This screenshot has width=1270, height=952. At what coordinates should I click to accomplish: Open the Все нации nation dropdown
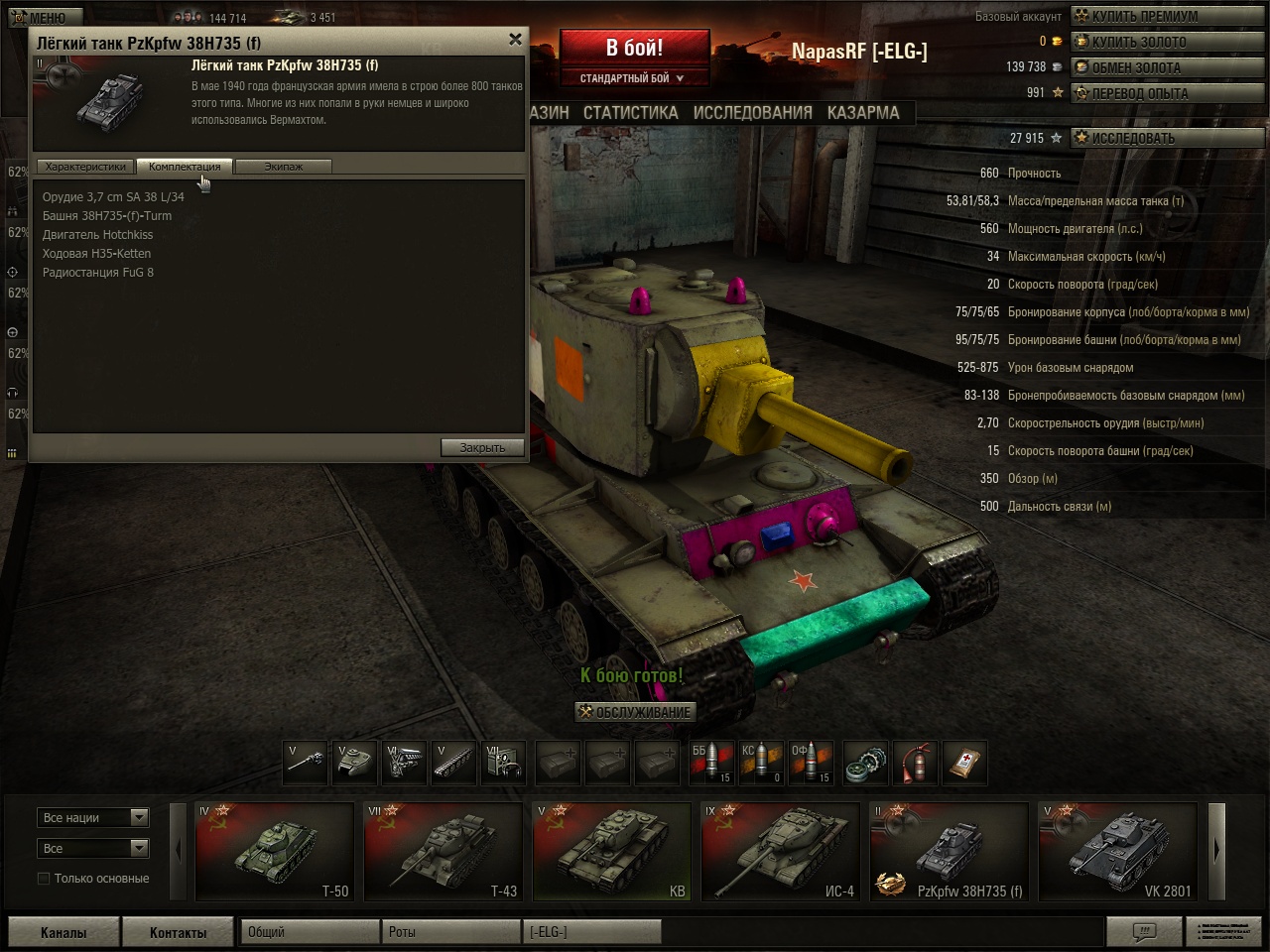(x=94, y=818)
